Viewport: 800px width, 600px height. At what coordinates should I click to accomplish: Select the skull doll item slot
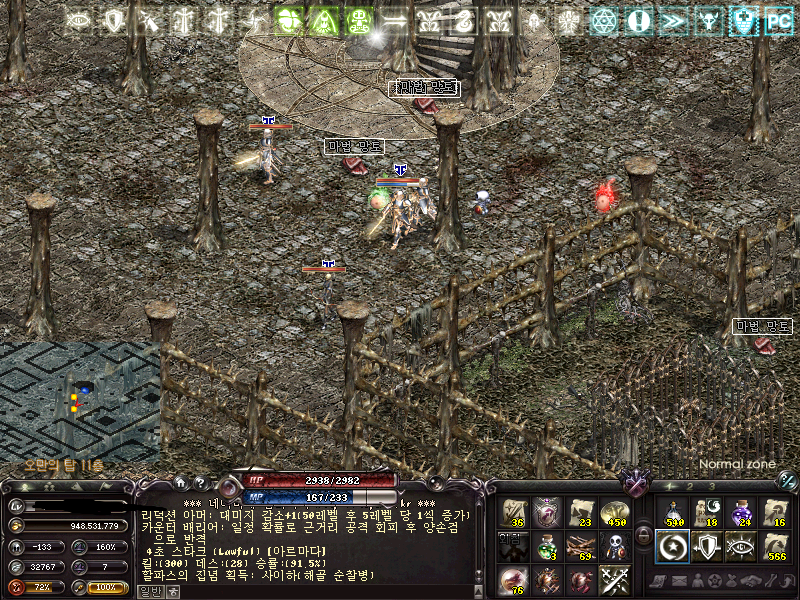tap(614, 546)
